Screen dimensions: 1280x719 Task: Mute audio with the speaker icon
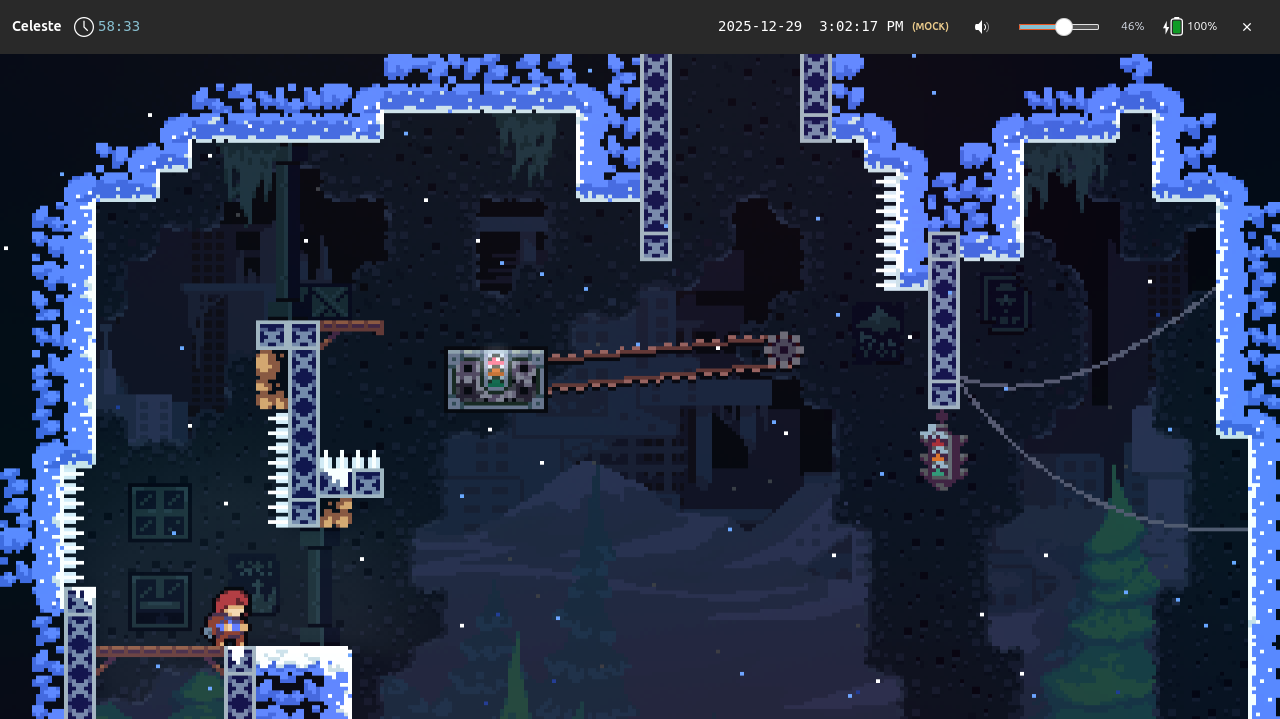point(981,27)
